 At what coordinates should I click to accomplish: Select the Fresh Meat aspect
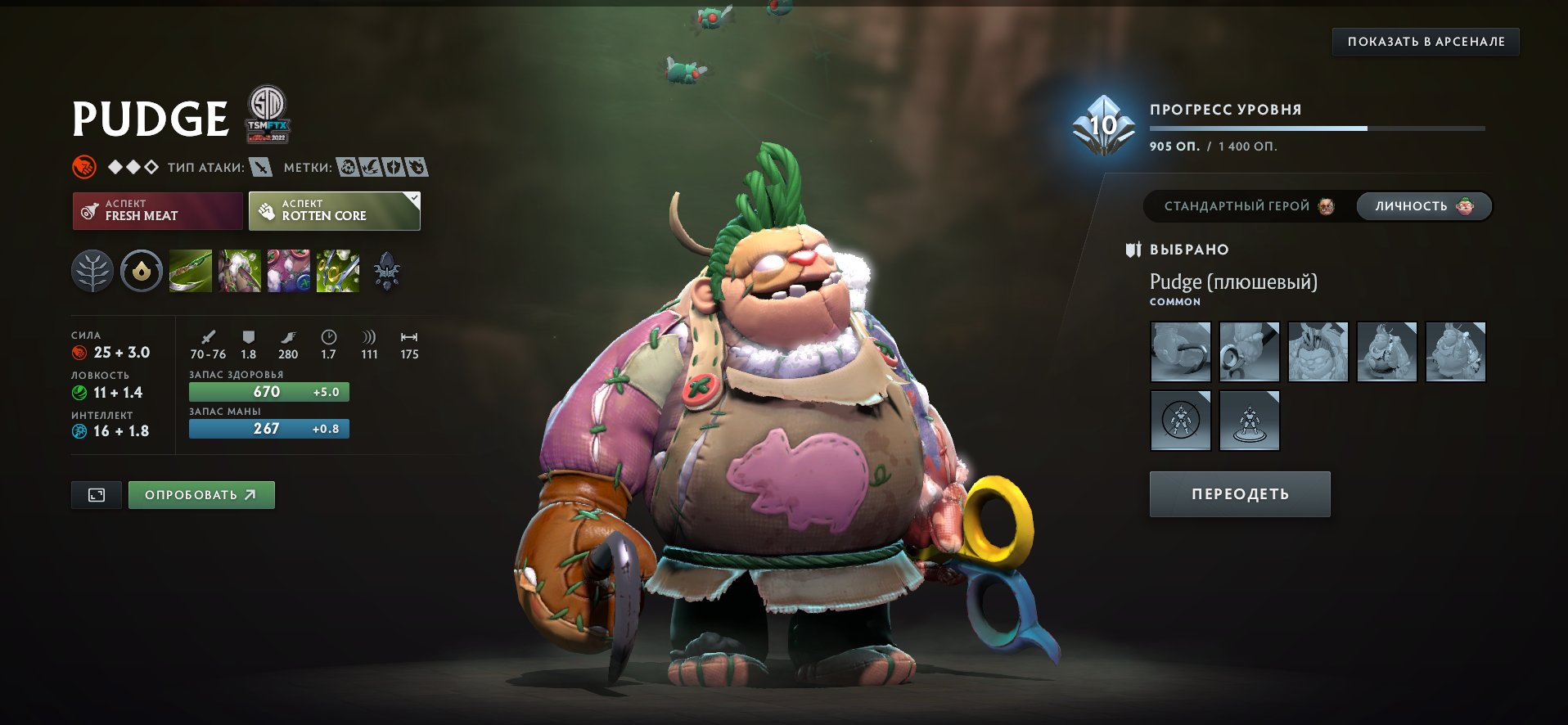pyautogui.click(x=157, y=210)
